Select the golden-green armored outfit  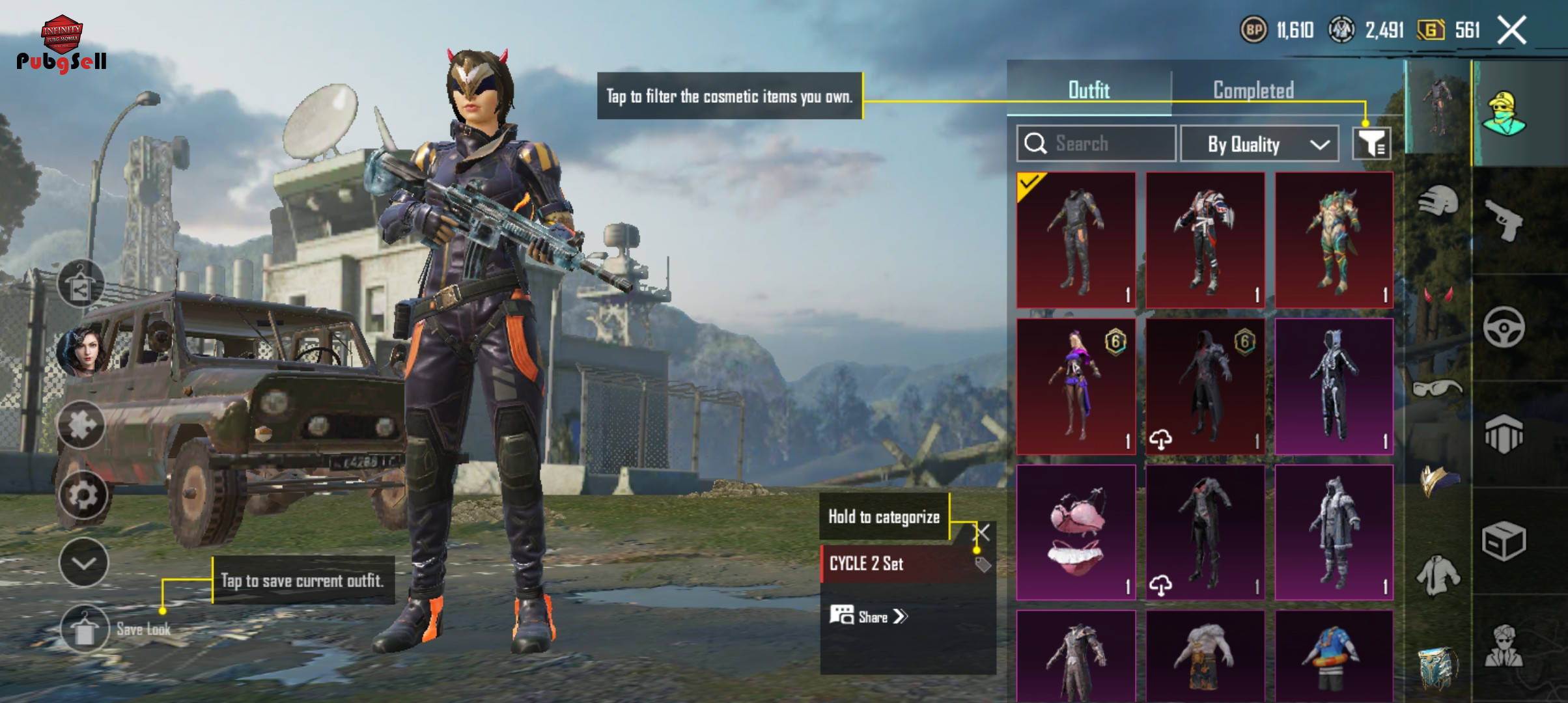1334,240
